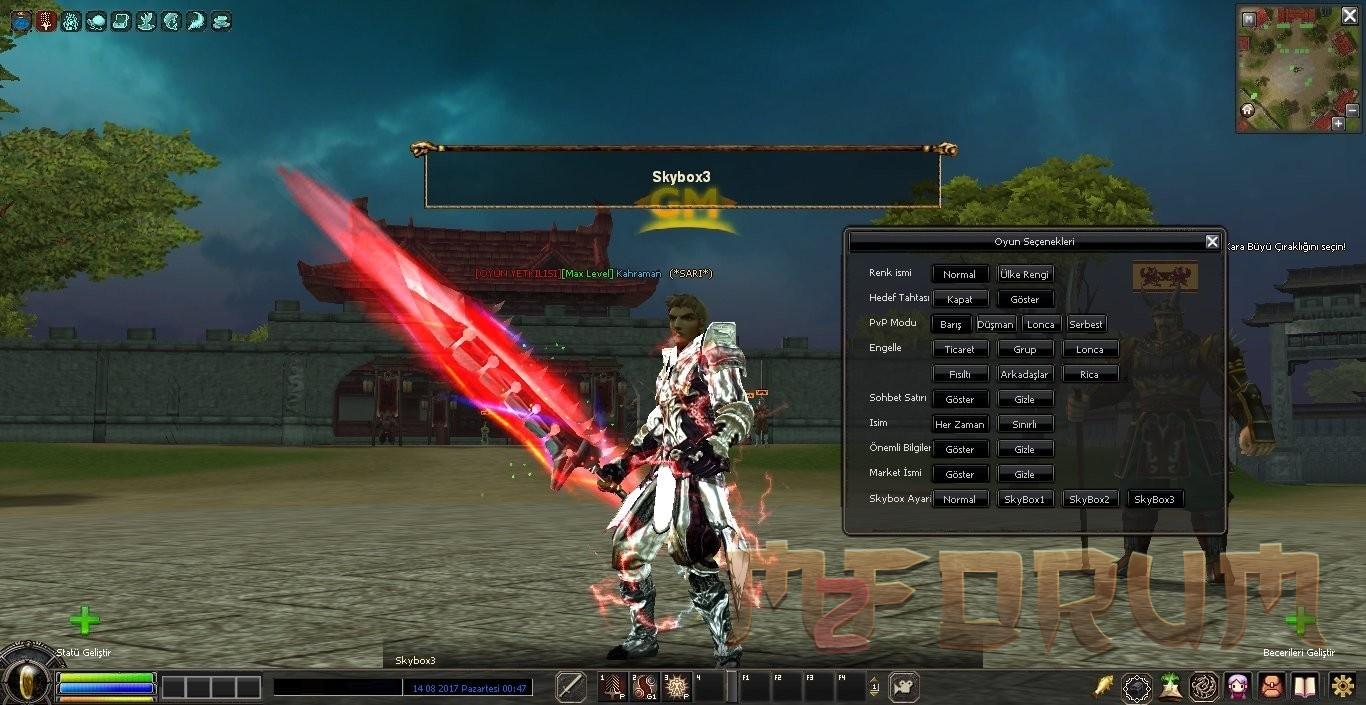The height and width of the screenshot is (705, 1366).
Task: Click the camera icon on the bottom bar
Action: [x=904, y=686]
